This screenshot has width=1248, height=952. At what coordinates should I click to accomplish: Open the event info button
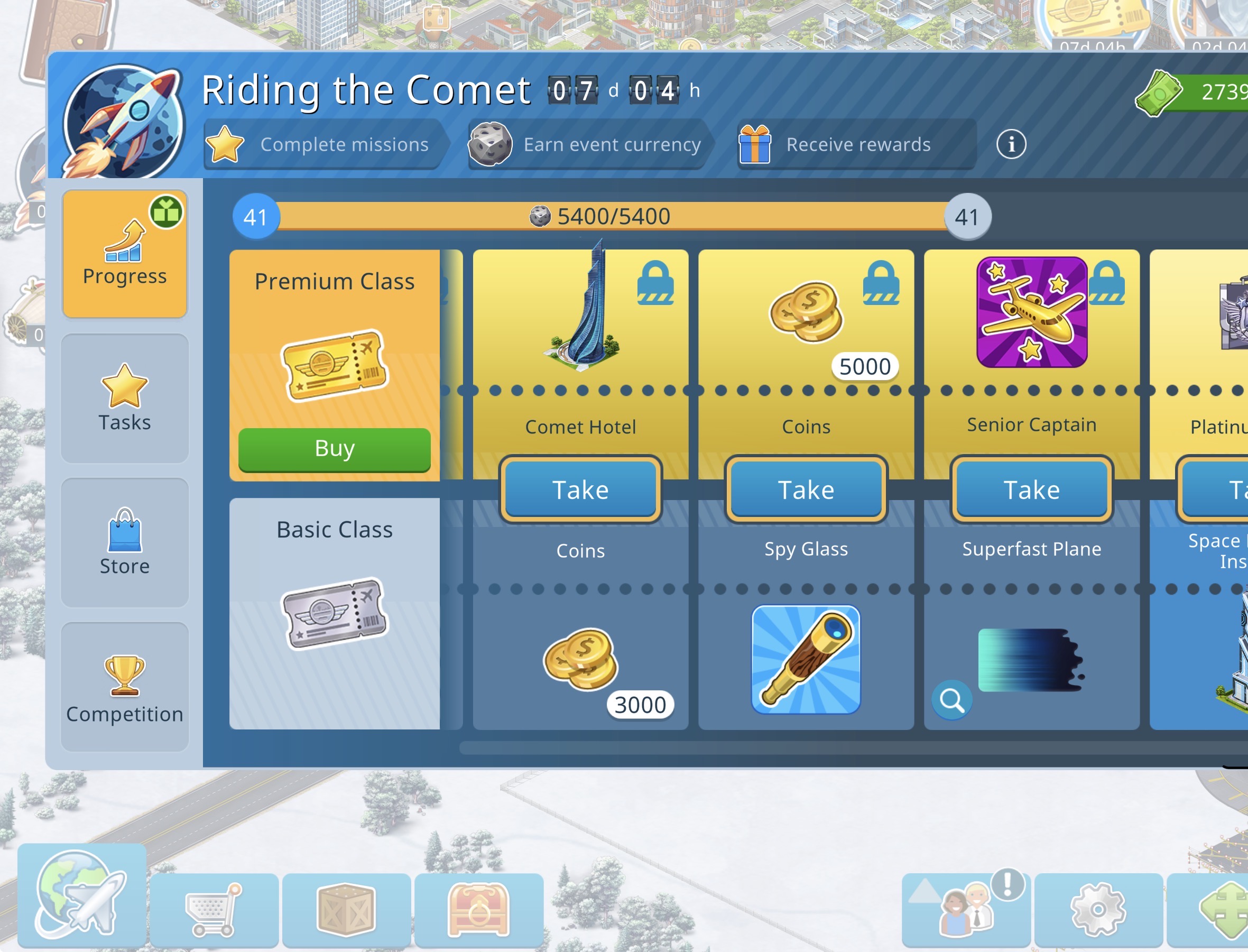pos(1011,144)
